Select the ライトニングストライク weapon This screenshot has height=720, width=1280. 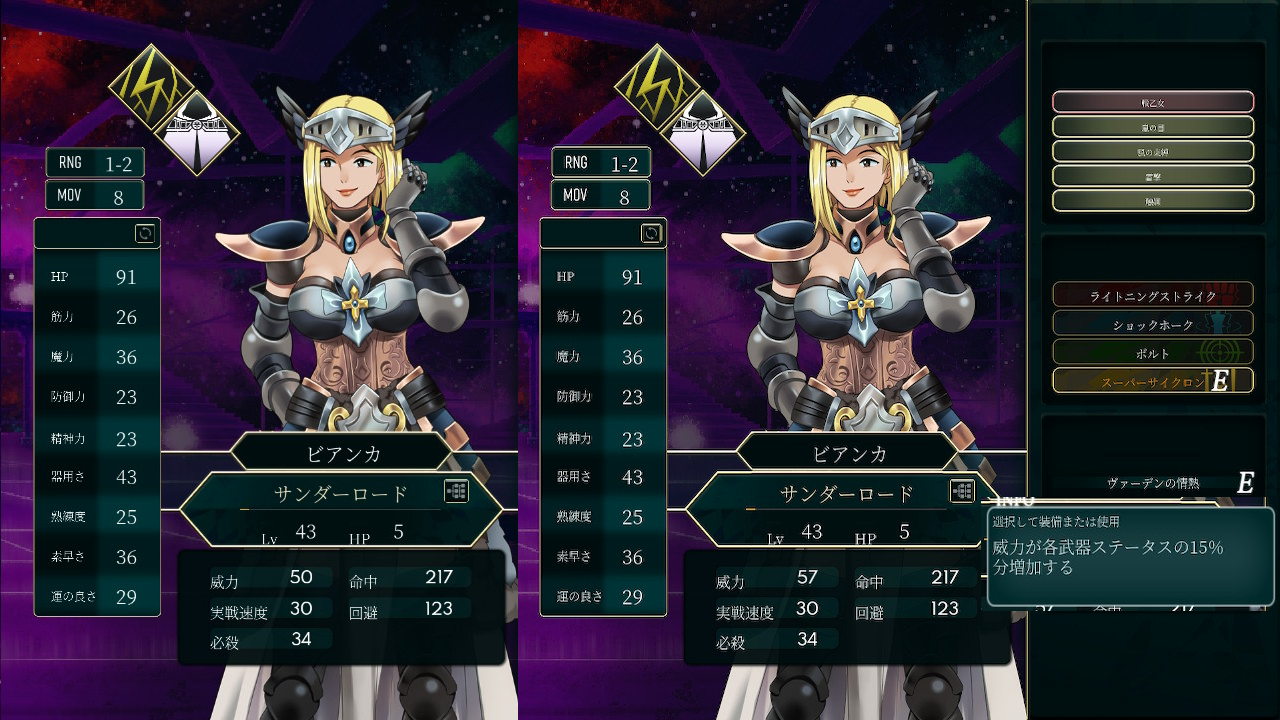pos(1152,295)
